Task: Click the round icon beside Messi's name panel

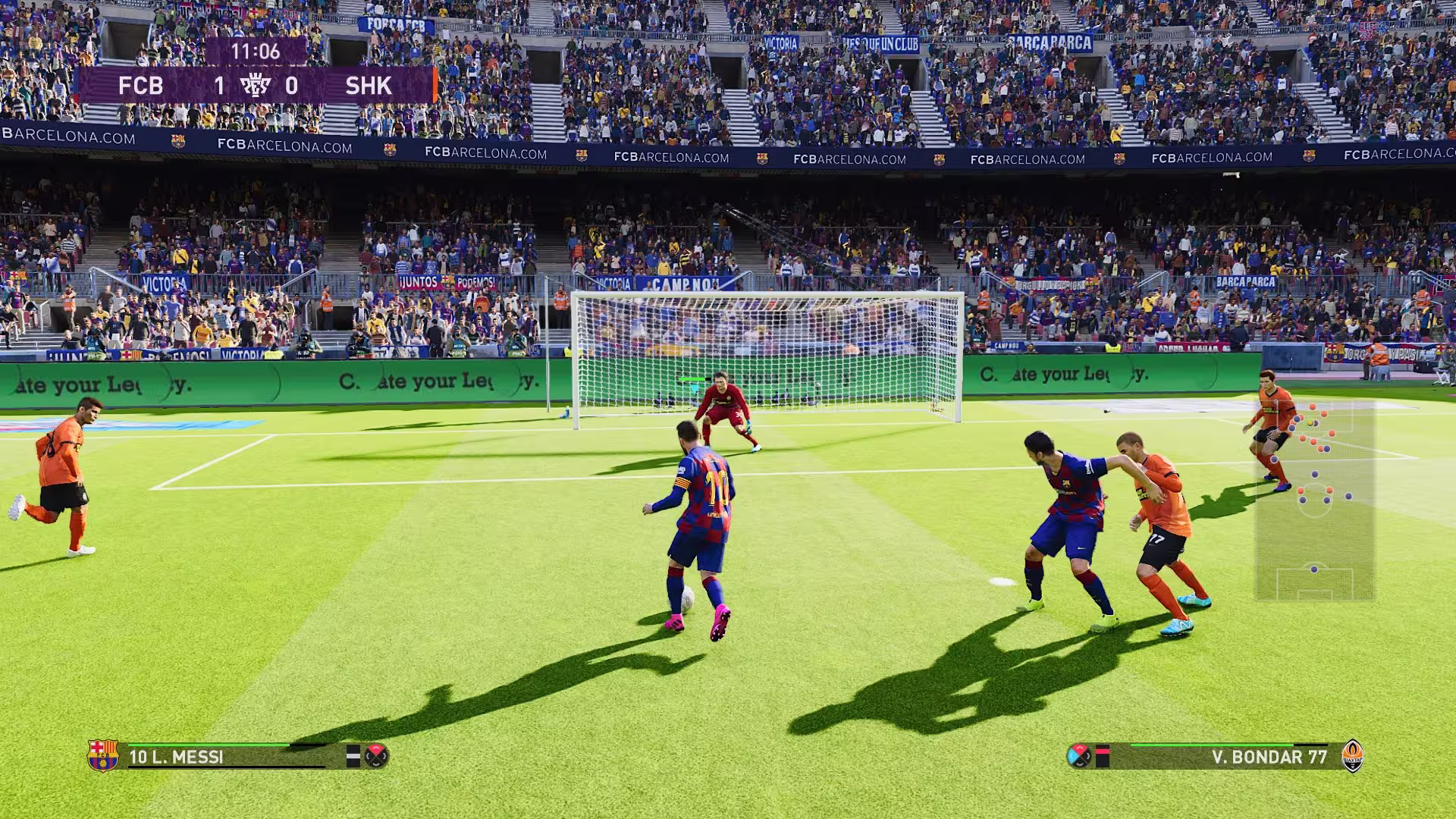Action: tap(377, 755)
